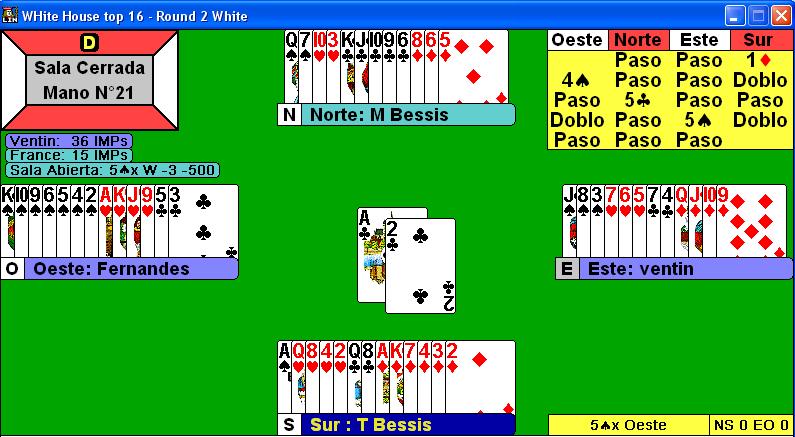The image size is (795, 437).
Task: Close the bridge viewer window
Action: tap(781, 16)
